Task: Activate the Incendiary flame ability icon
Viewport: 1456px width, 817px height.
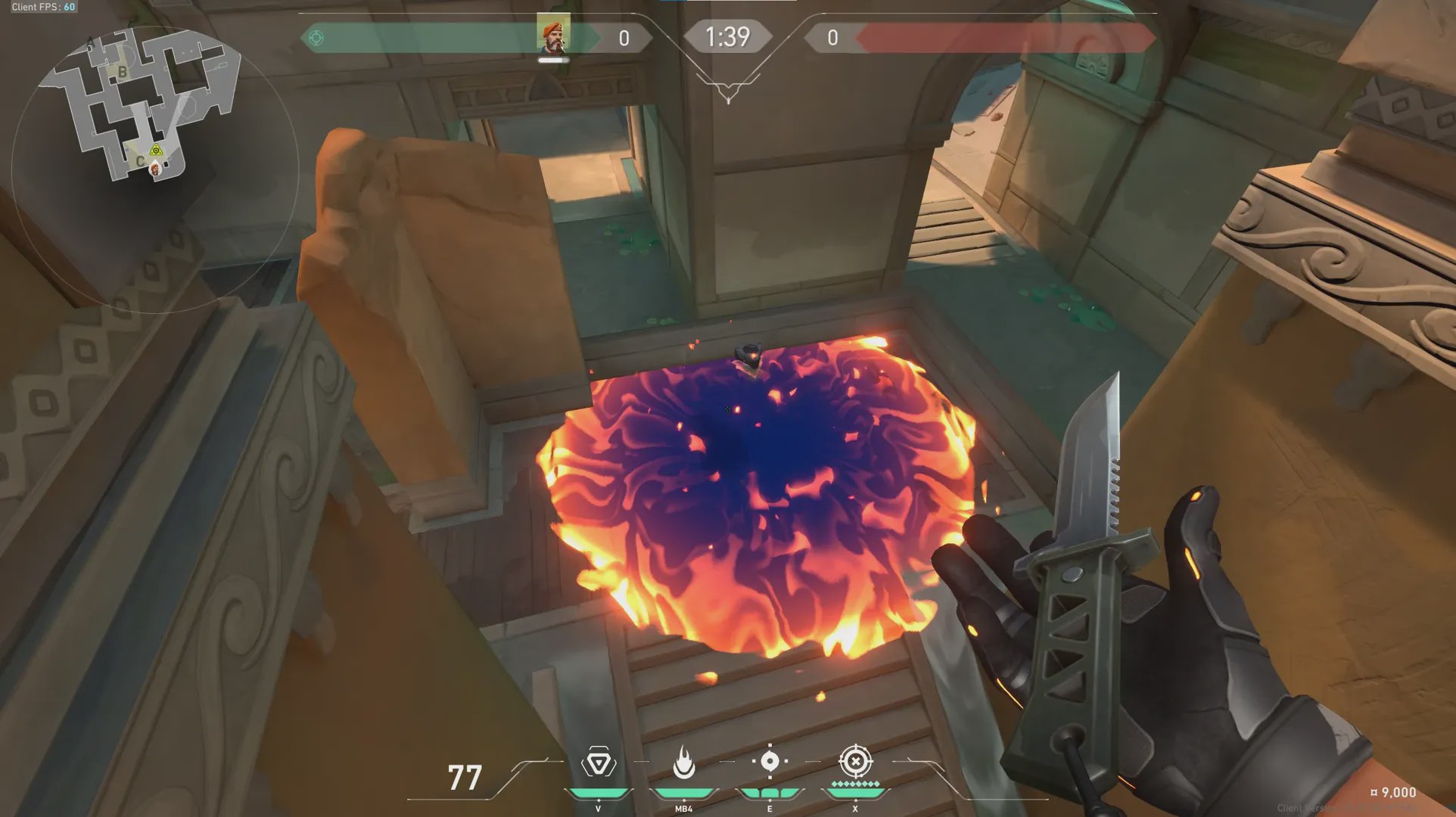Action: 684,763
